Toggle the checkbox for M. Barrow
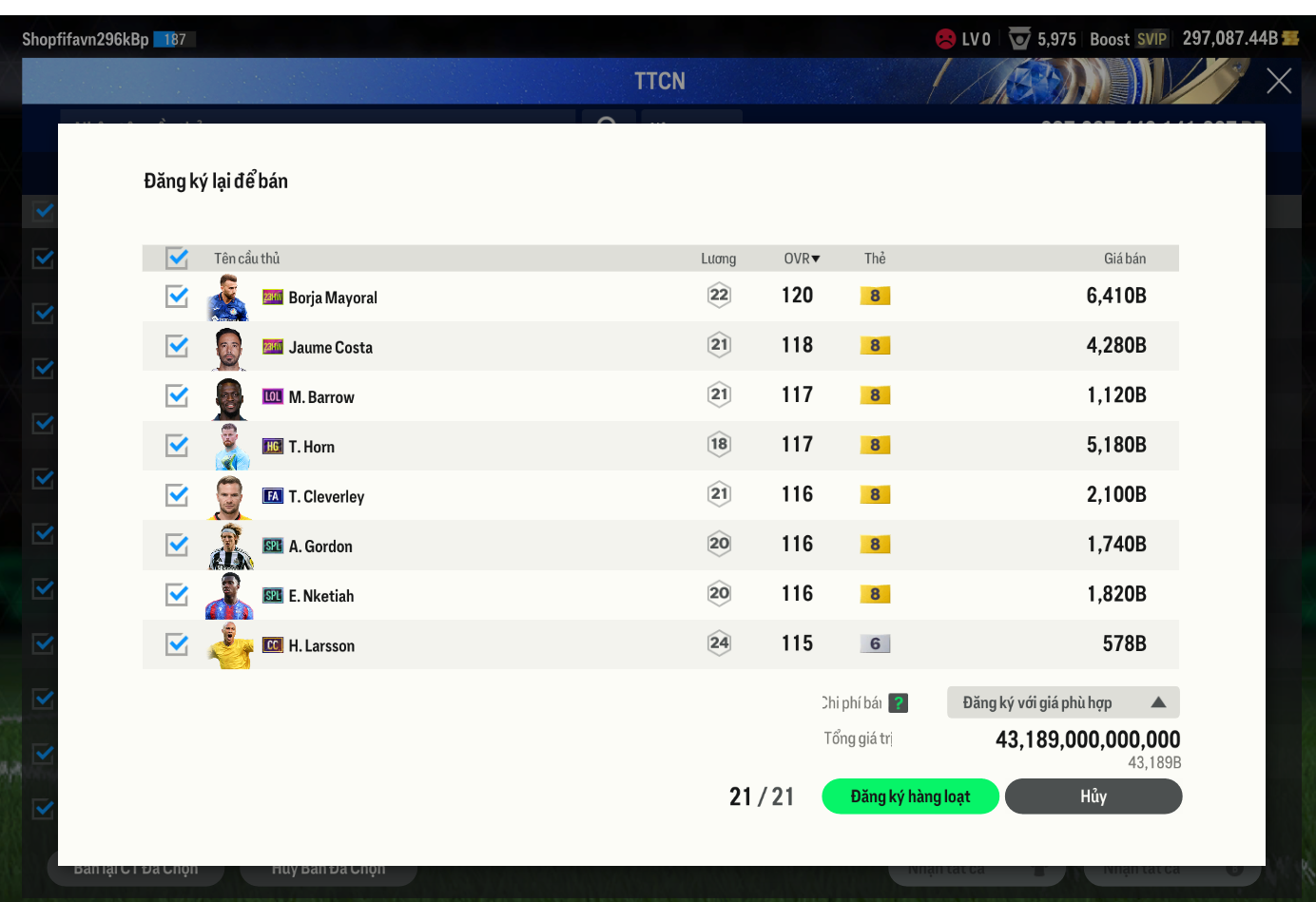1316x902 pixels. coord(177,395)
